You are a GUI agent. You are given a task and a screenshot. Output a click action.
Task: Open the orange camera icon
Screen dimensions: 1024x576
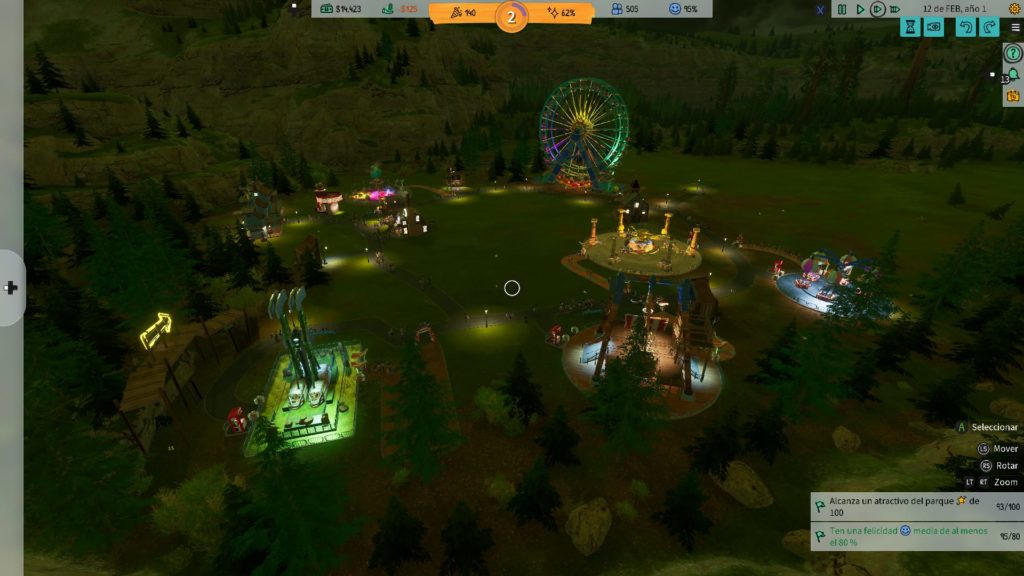tap(1012, 96)
